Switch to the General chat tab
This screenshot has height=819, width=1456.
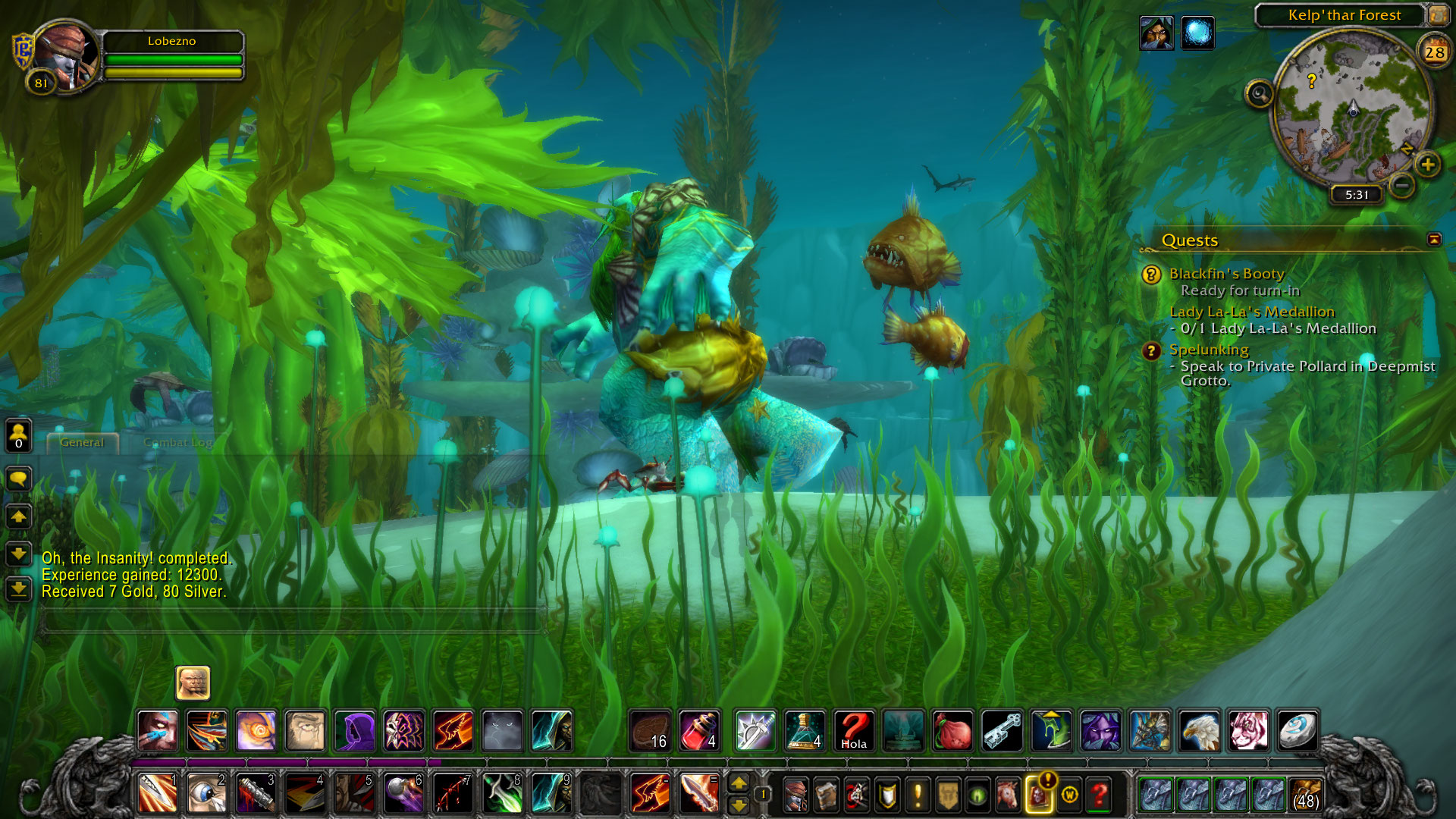click(x=82, y=443)
